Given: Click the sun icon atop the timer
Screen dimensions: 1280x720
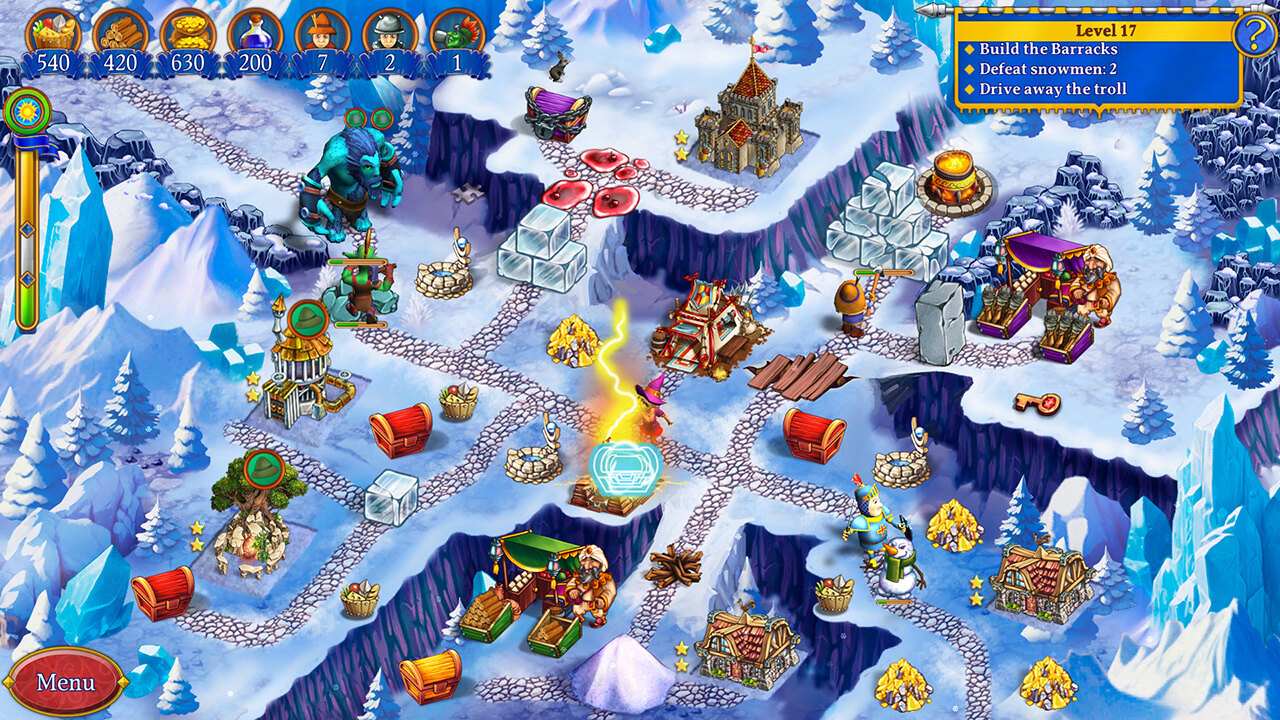Looking at the screenshot, I should coord(27,109).
